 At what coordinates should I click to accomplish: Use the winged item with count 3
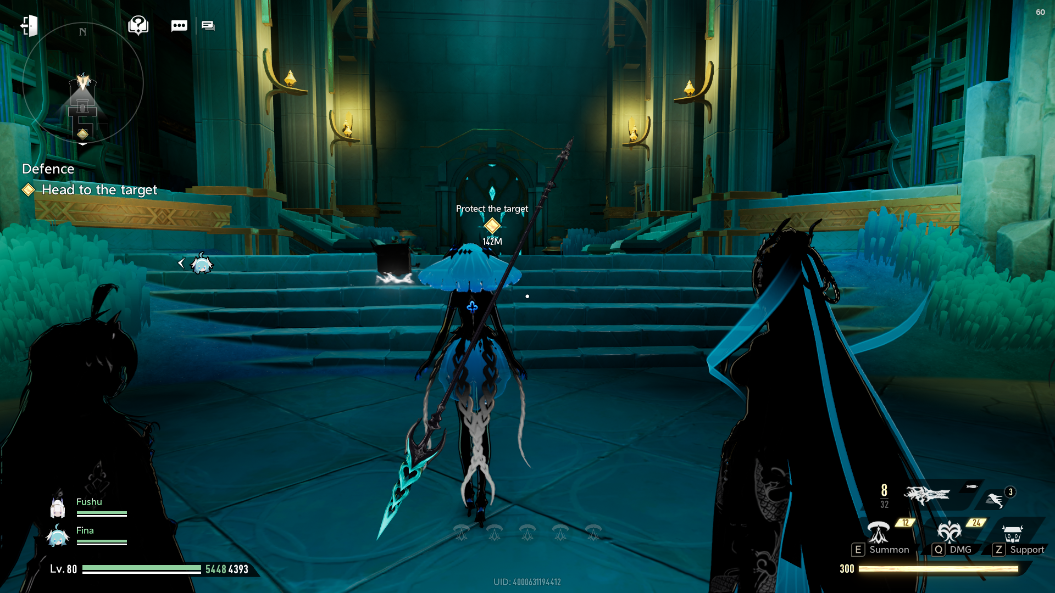996,497
